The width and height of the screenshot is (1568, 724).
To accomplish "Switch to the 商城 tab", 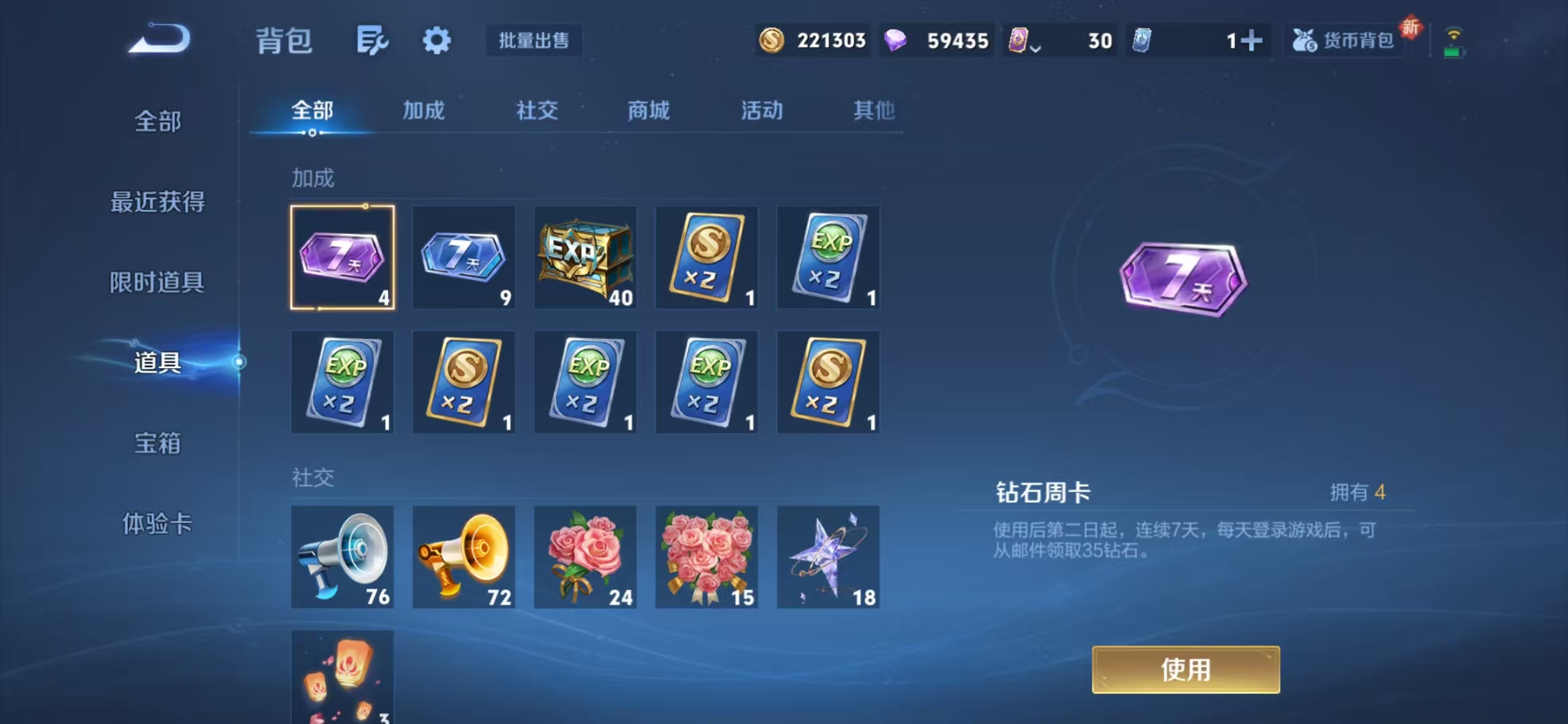I will [x=649, y=111].
